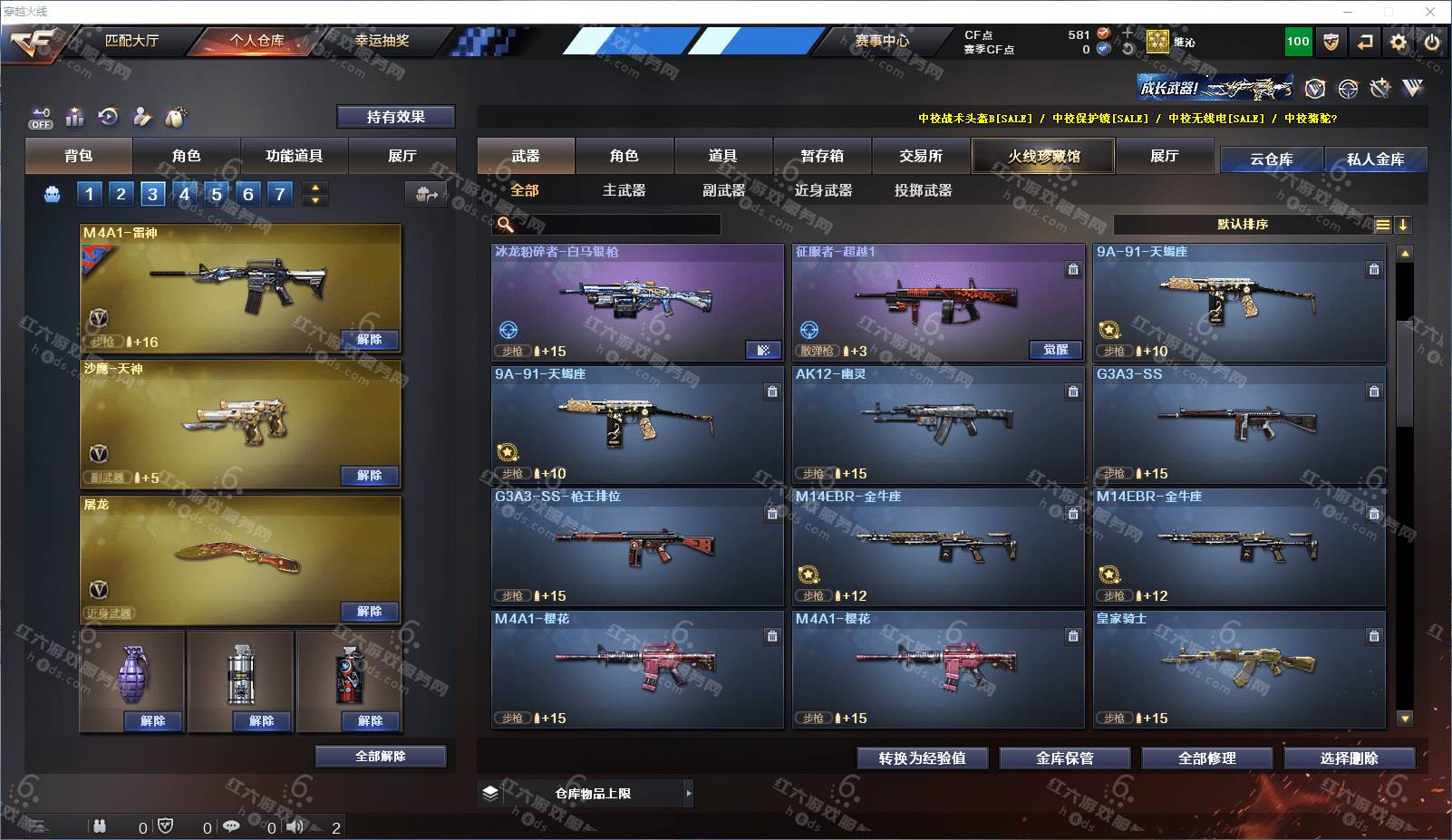Open the 默认排序 sort dropdown
1452x840 pixels.
pos(1243,225)
